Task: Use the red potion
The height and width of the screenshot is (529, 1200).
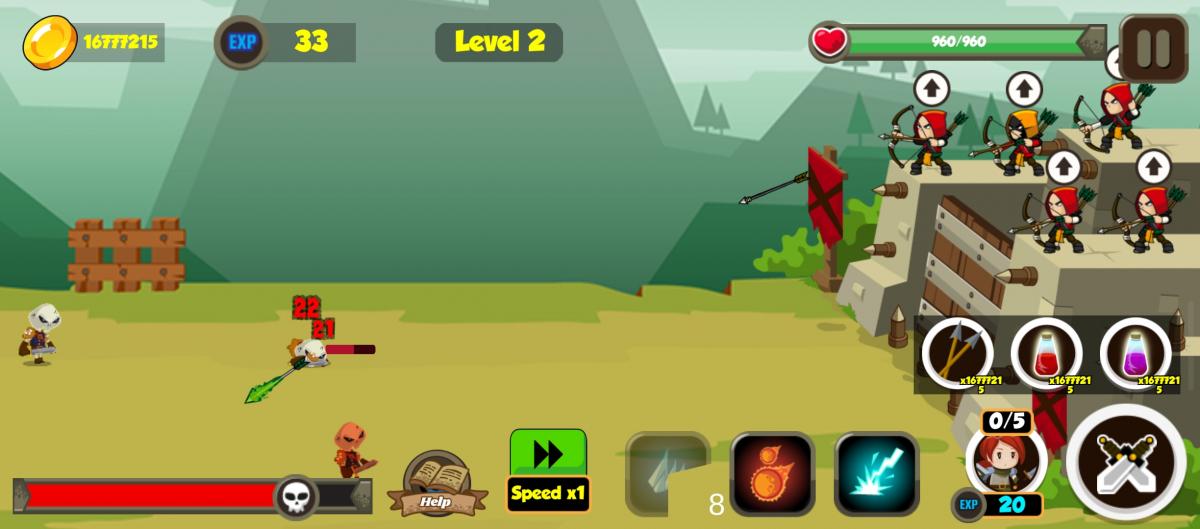Action: point(1046,352)
